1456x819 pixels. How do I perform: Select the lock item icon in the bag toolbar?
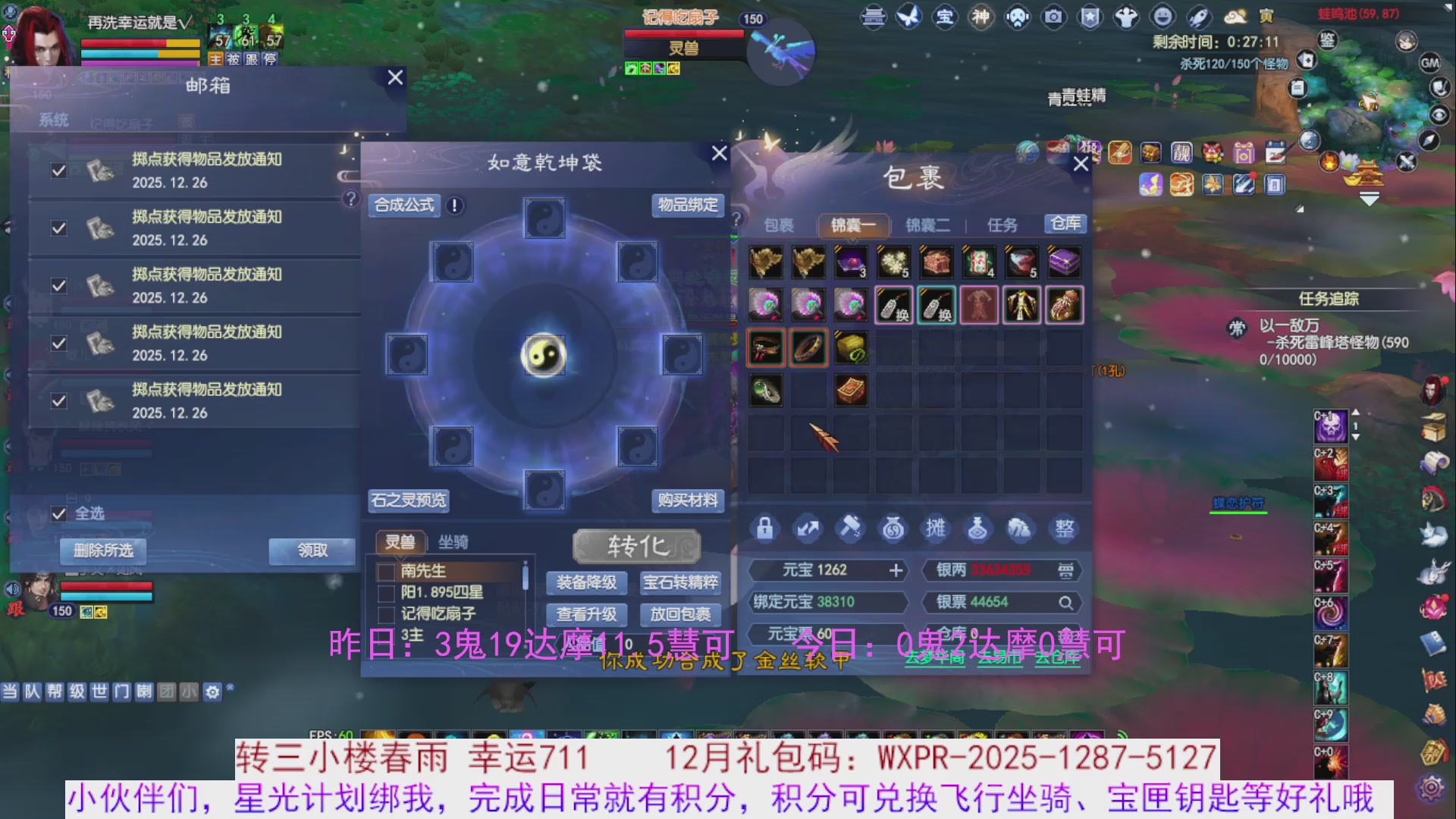click(765, 529)
